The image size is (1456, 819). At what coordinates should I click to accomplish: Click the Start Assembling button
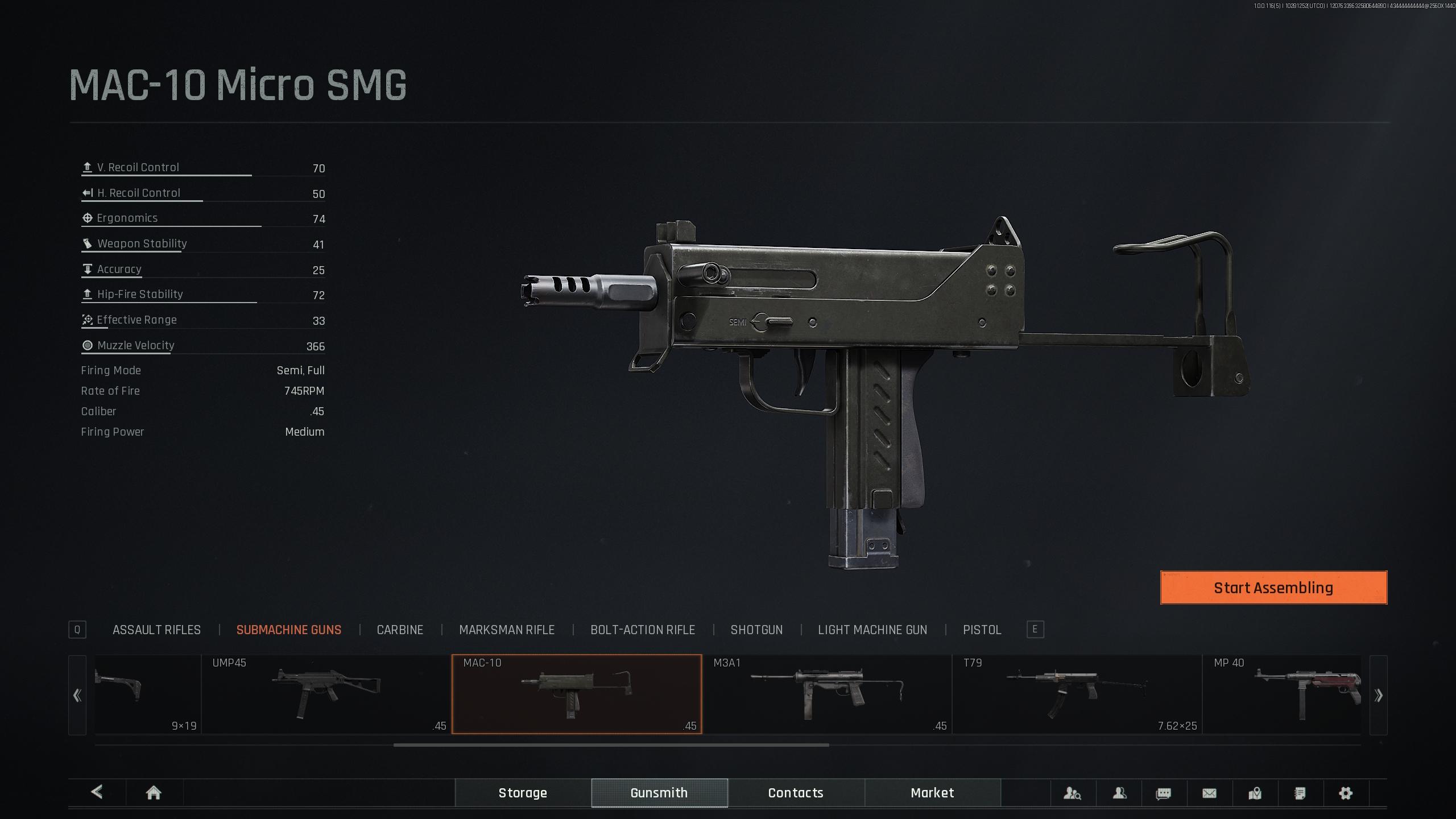(x=1273, y=588)
